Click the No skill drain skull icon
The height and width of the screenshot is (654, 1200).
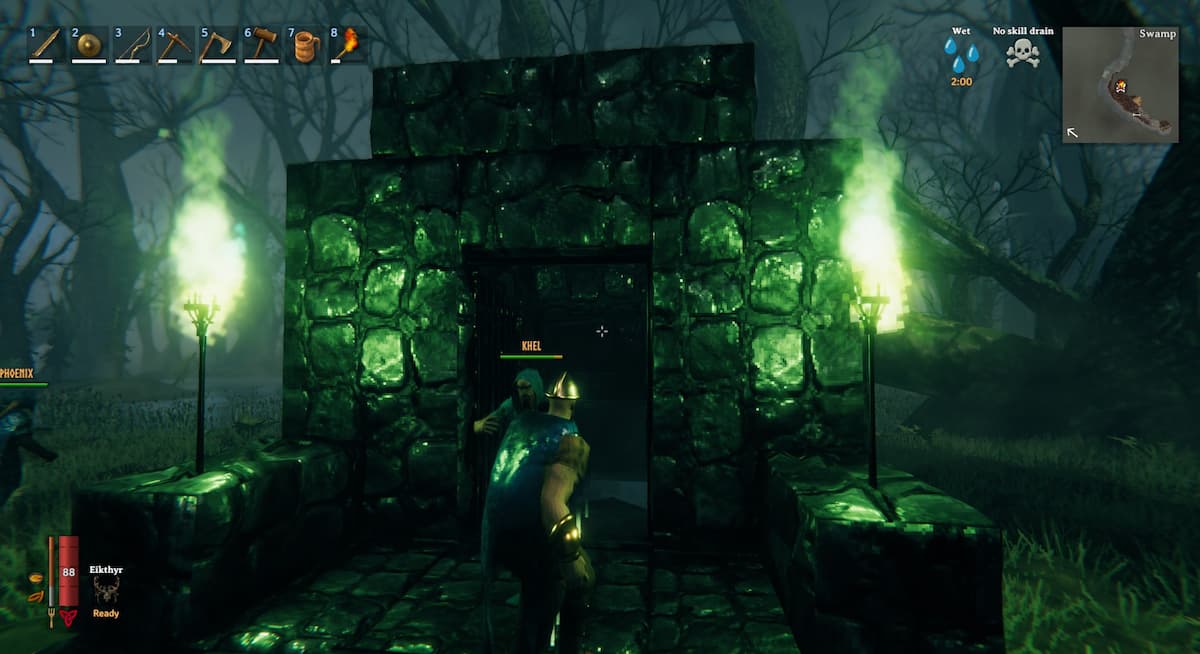click(x=1022, y=54)
